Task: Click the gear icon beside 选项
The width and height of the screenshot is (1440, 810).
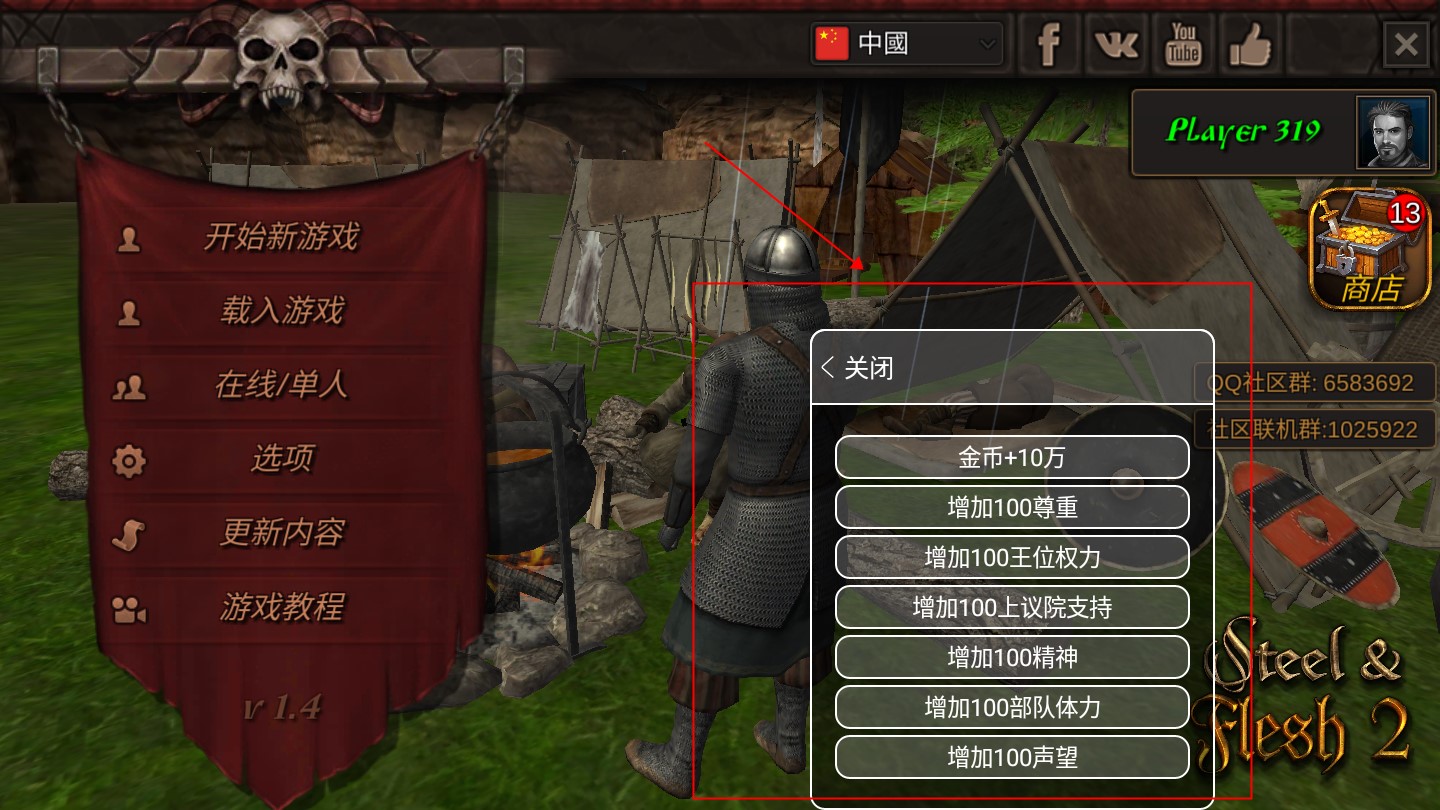Action: [x=128, y=461]
